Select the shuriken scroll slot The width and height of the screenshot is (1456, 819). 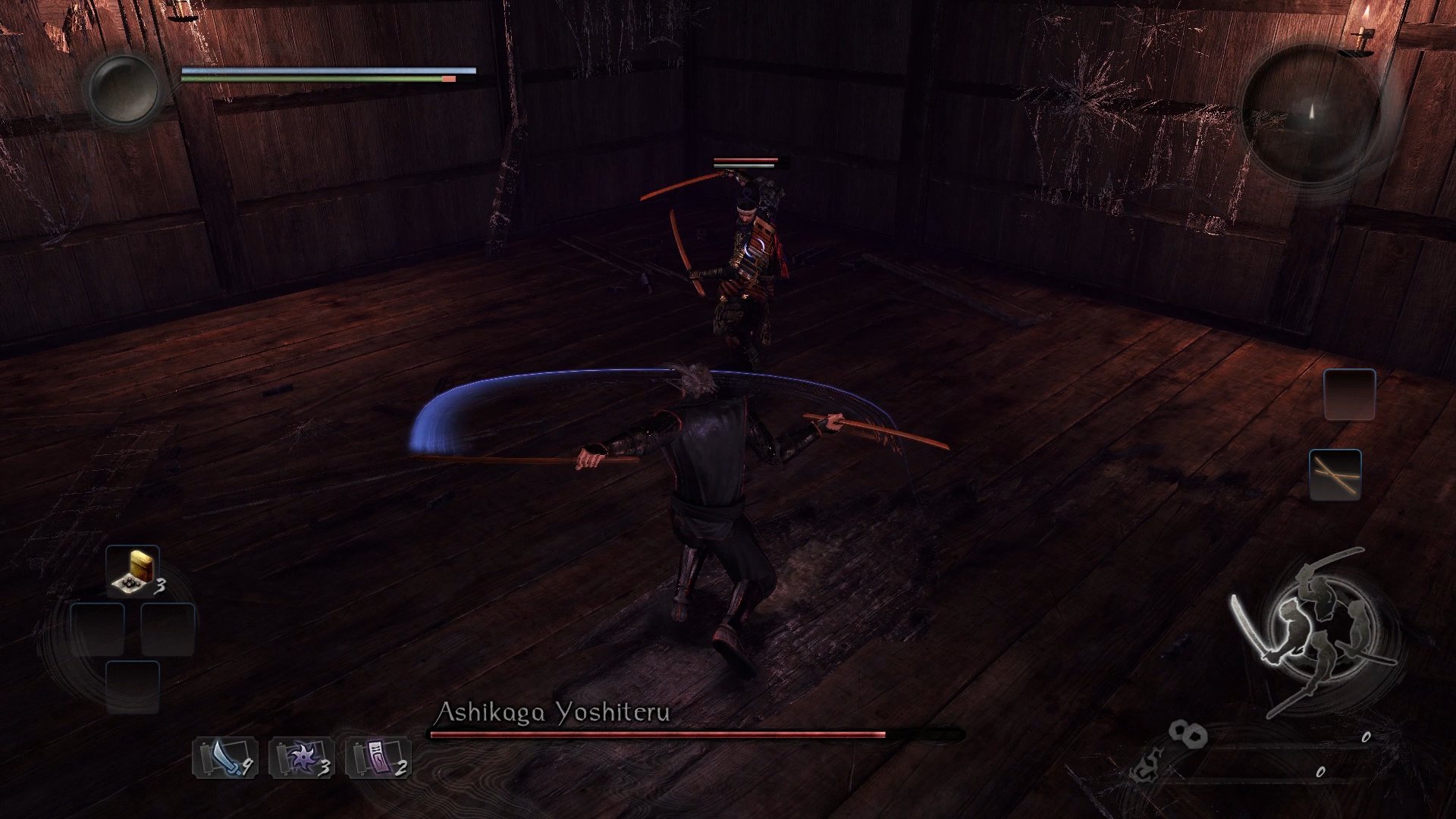coord(301,758)
